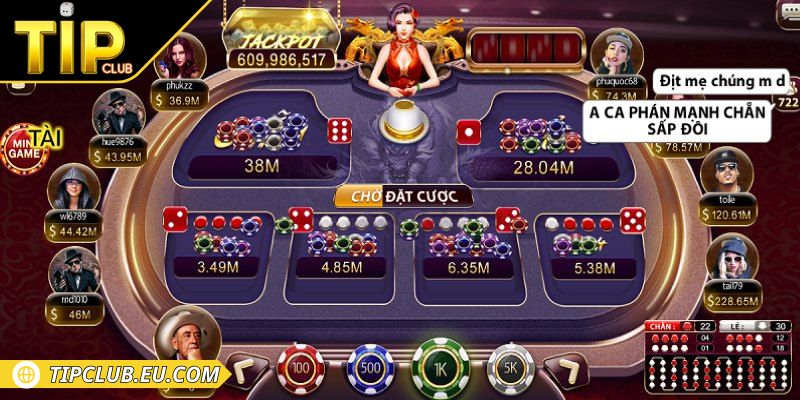Choose the green 1K chip

tap(438, 368)
